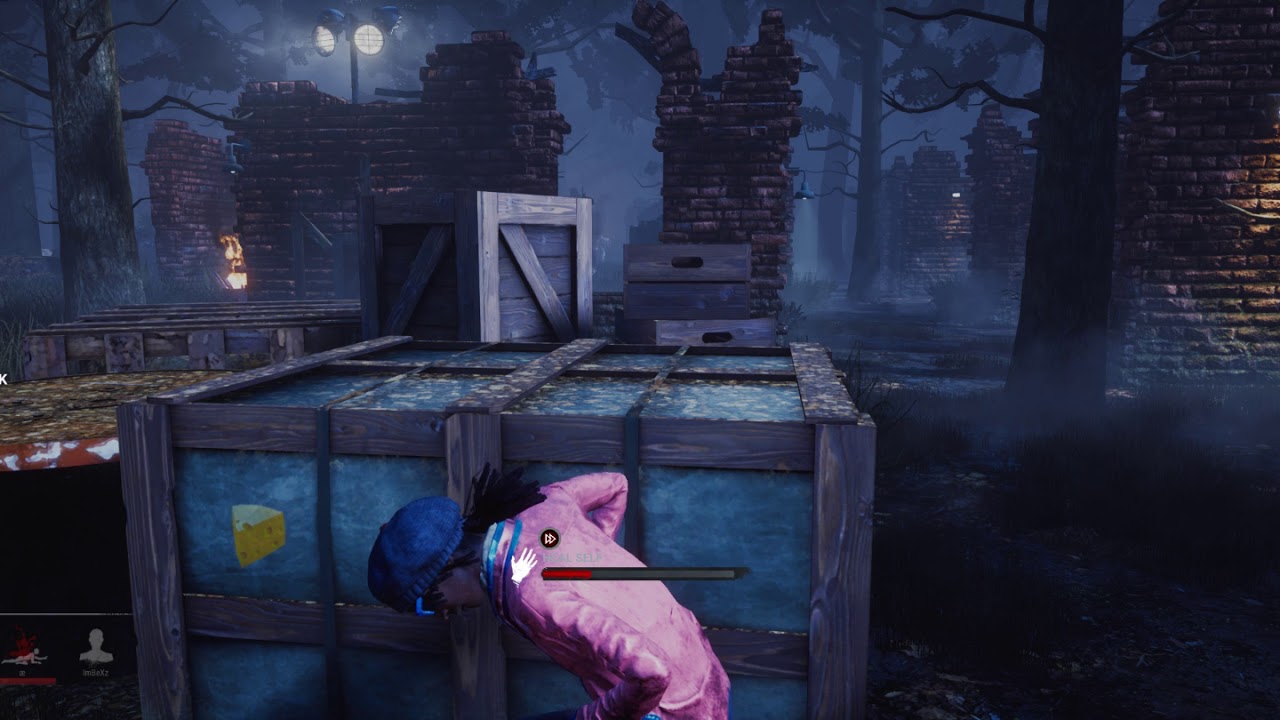1280x720 pixels.
Task: Click ImBeXz's survivor portrait silhouette
Action: [x=95, y=643]
